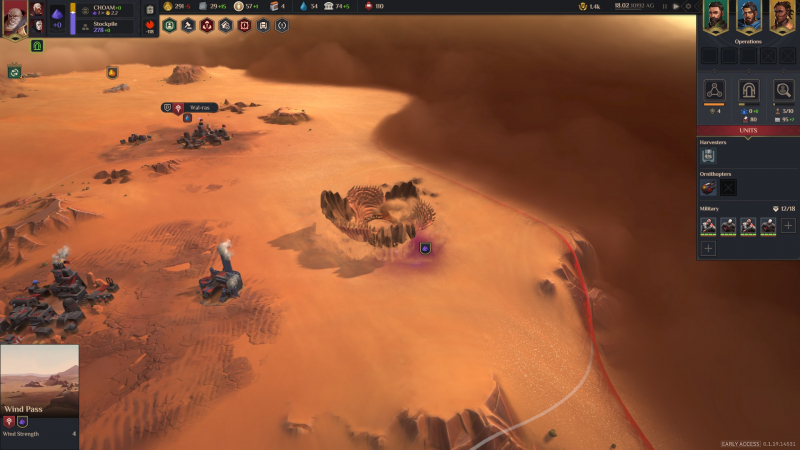Viewport: 800px width, 450px height.
Task: Pause the game speed
Action: [x=665, y=7]
